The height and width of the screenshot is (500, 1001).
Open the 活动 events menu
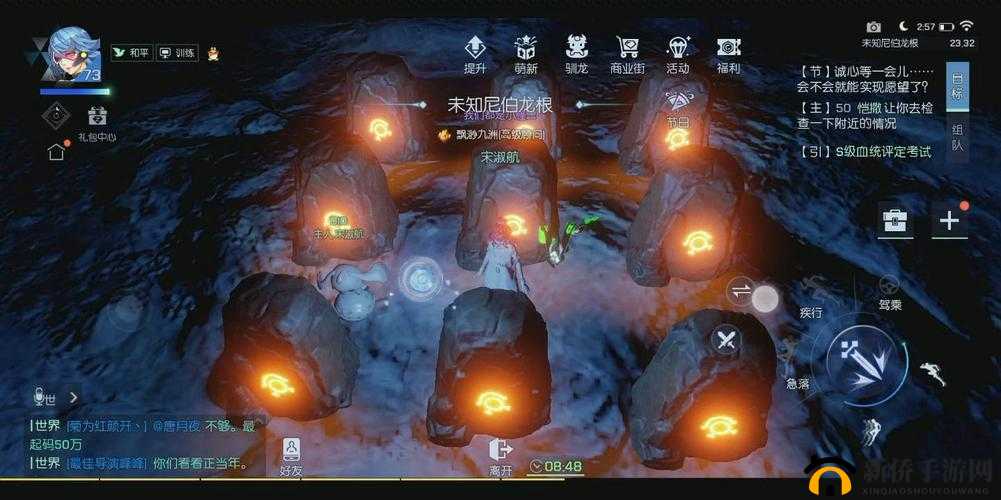[x=678, y=54]
